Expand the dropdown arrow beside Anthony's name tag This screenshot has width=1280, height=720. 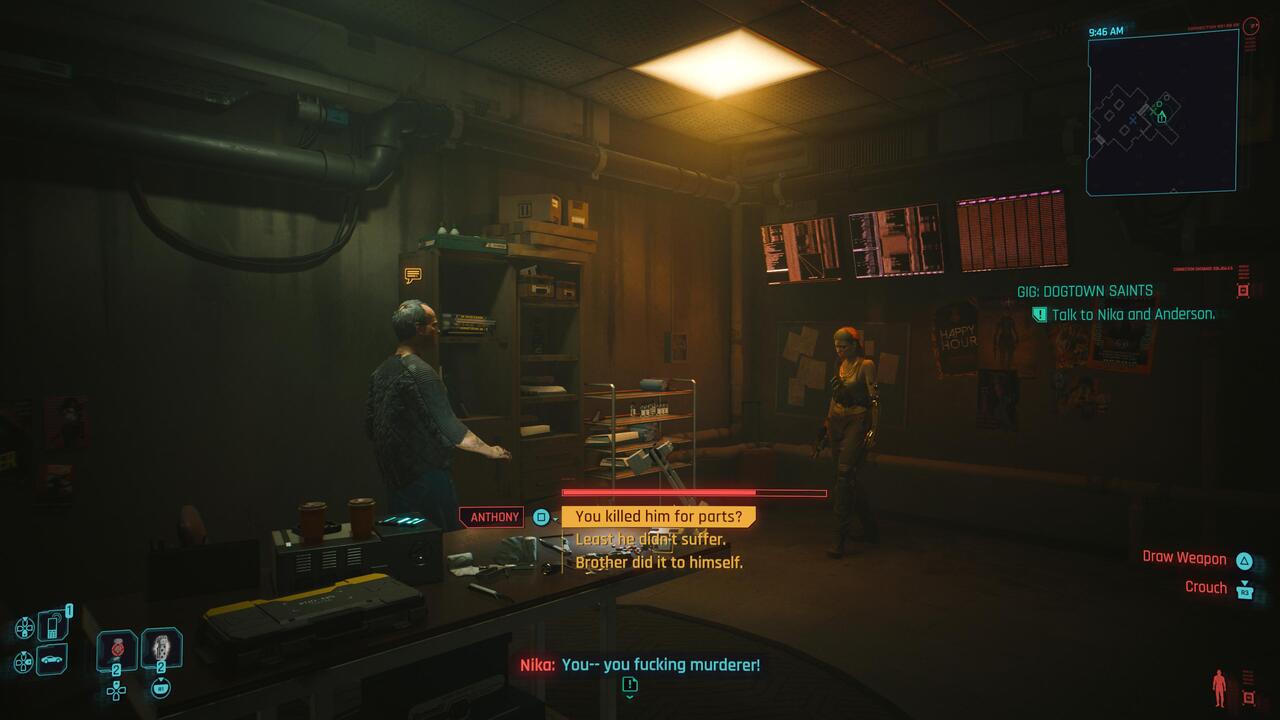coord(556,519)
